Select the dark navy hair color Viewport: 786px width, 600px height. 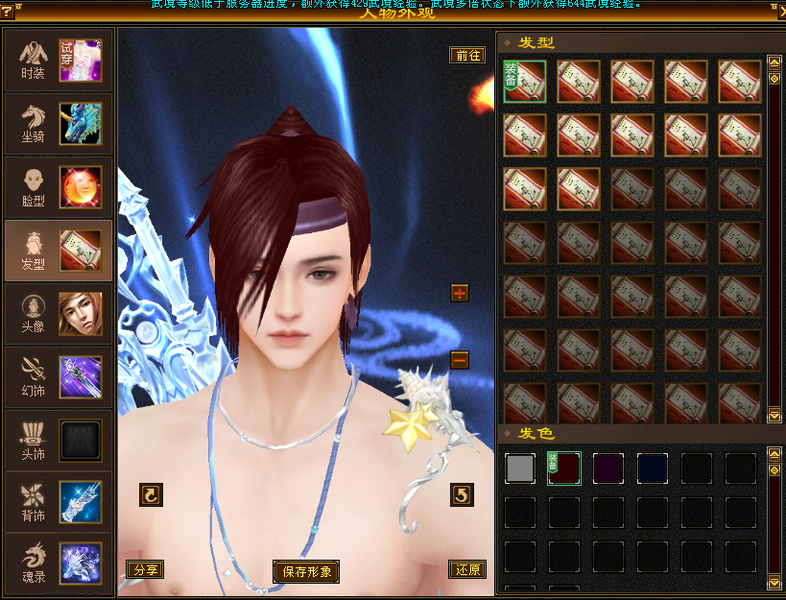click(x=652, y=468)
